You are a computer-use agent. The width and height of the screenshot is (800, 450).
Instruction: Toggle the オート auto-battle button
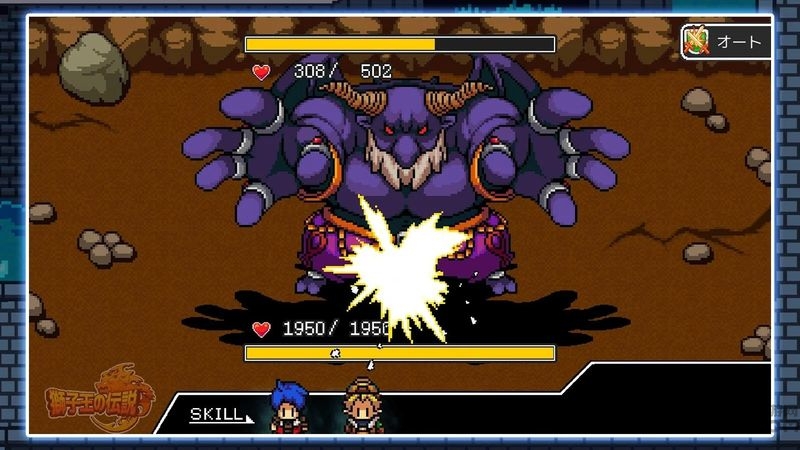[x=725, y=41]
